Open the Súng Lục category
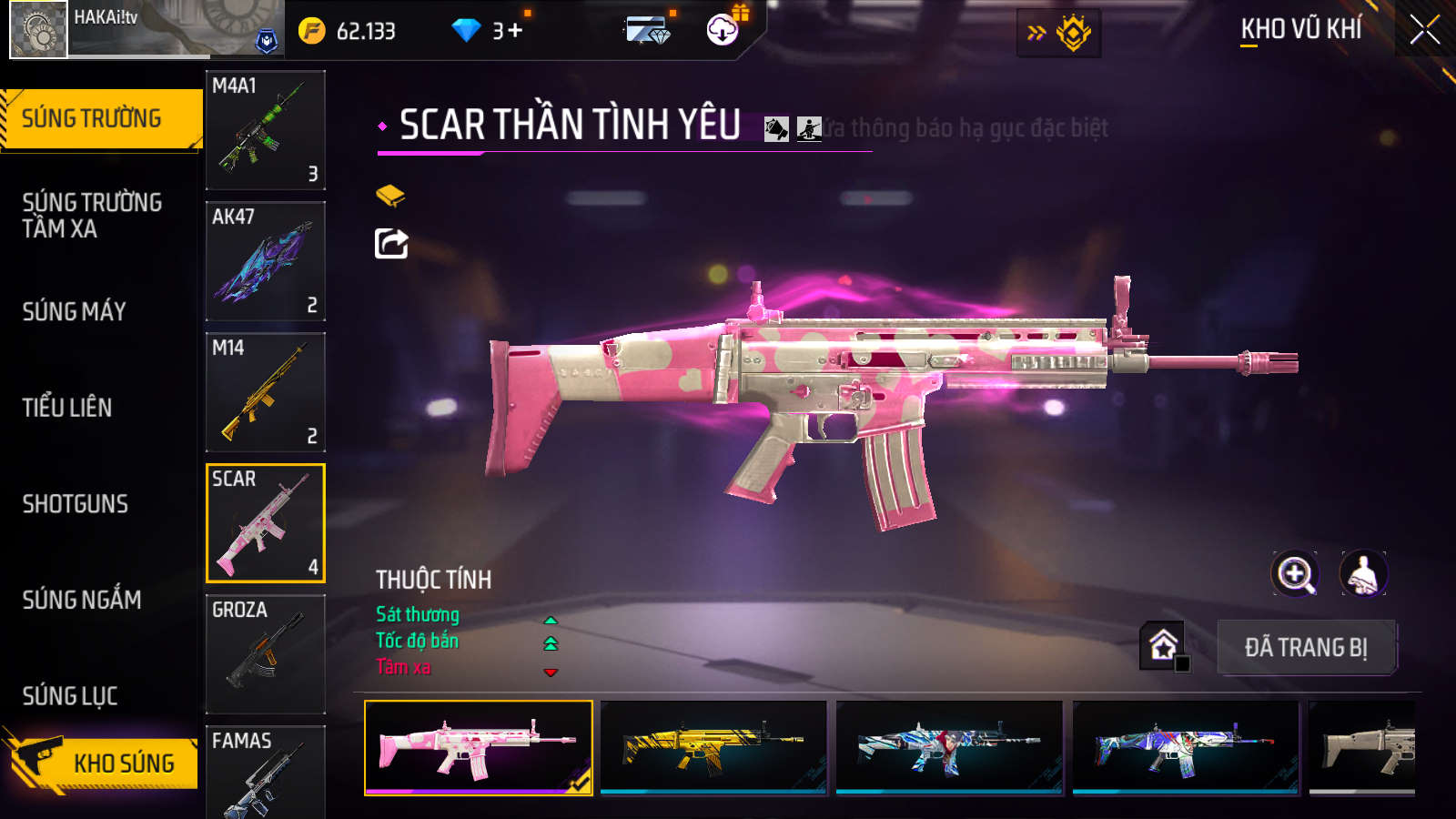The height and width of the screenshot is (819, 1456). 70,696
